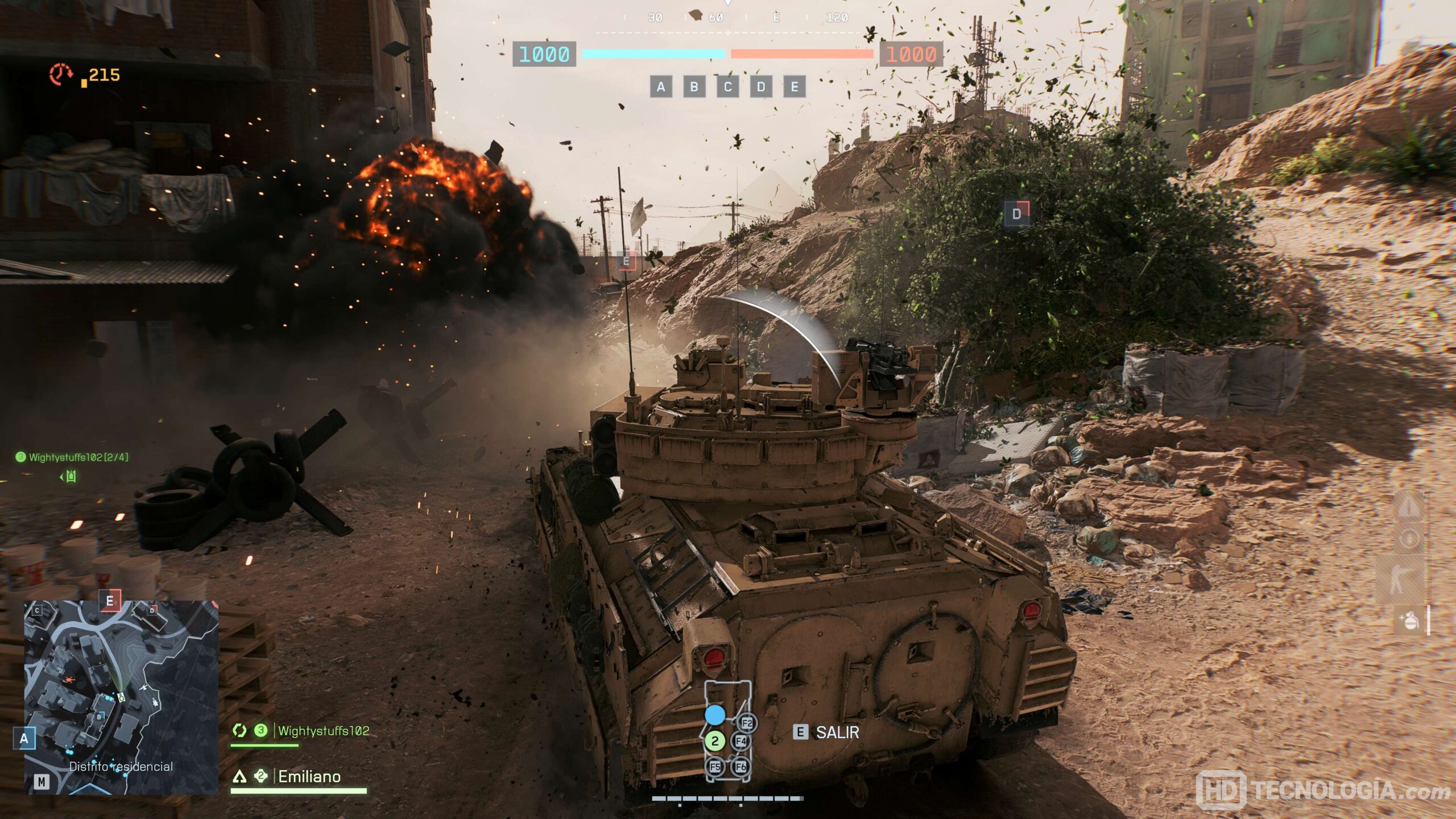
Task: Select the grenade equipment slot
Action: [1409, 620]
